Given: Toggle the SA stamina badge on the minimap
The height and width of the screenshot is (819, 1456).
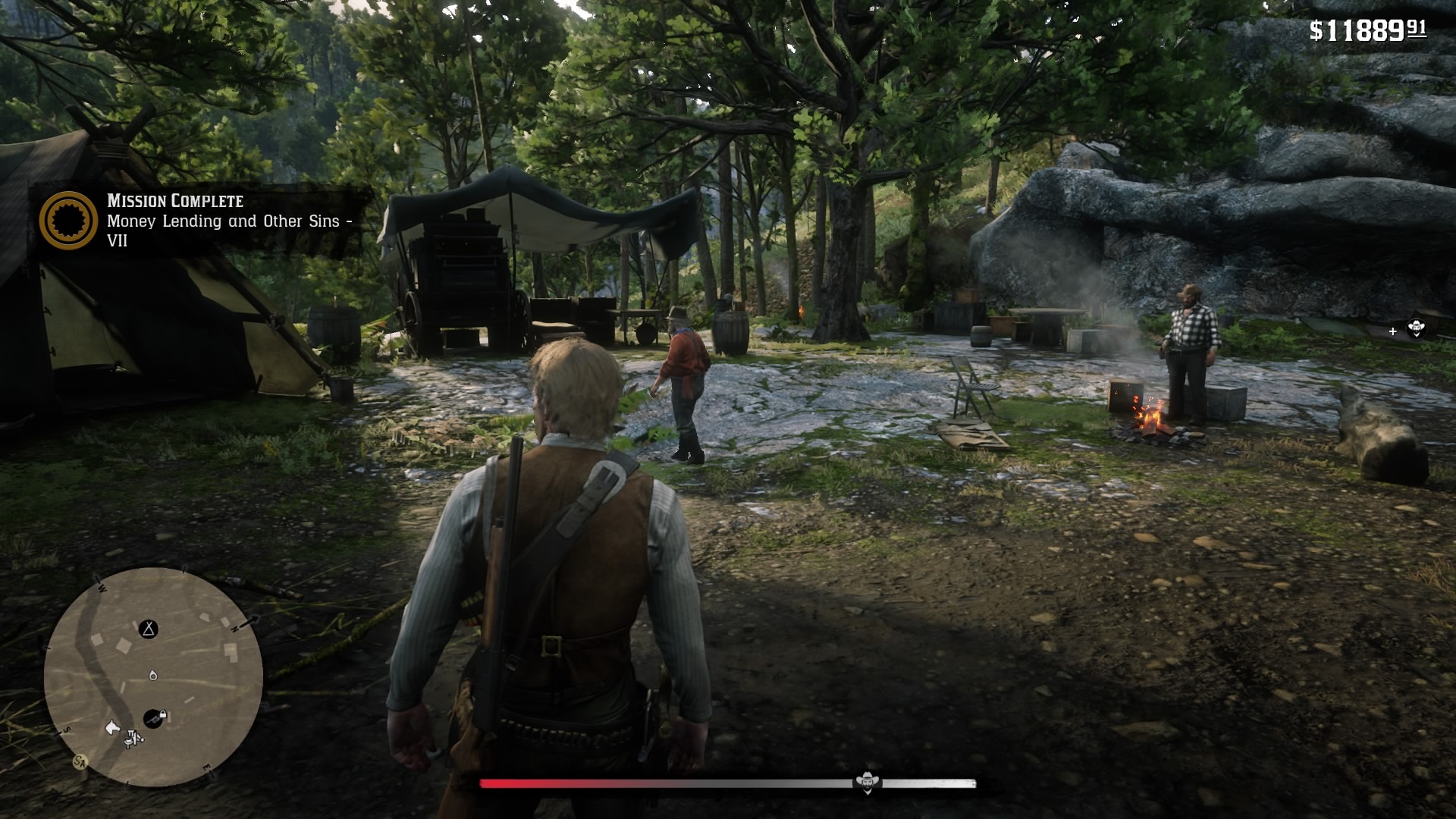Looking at the screenshot, I should coord(79,762).
